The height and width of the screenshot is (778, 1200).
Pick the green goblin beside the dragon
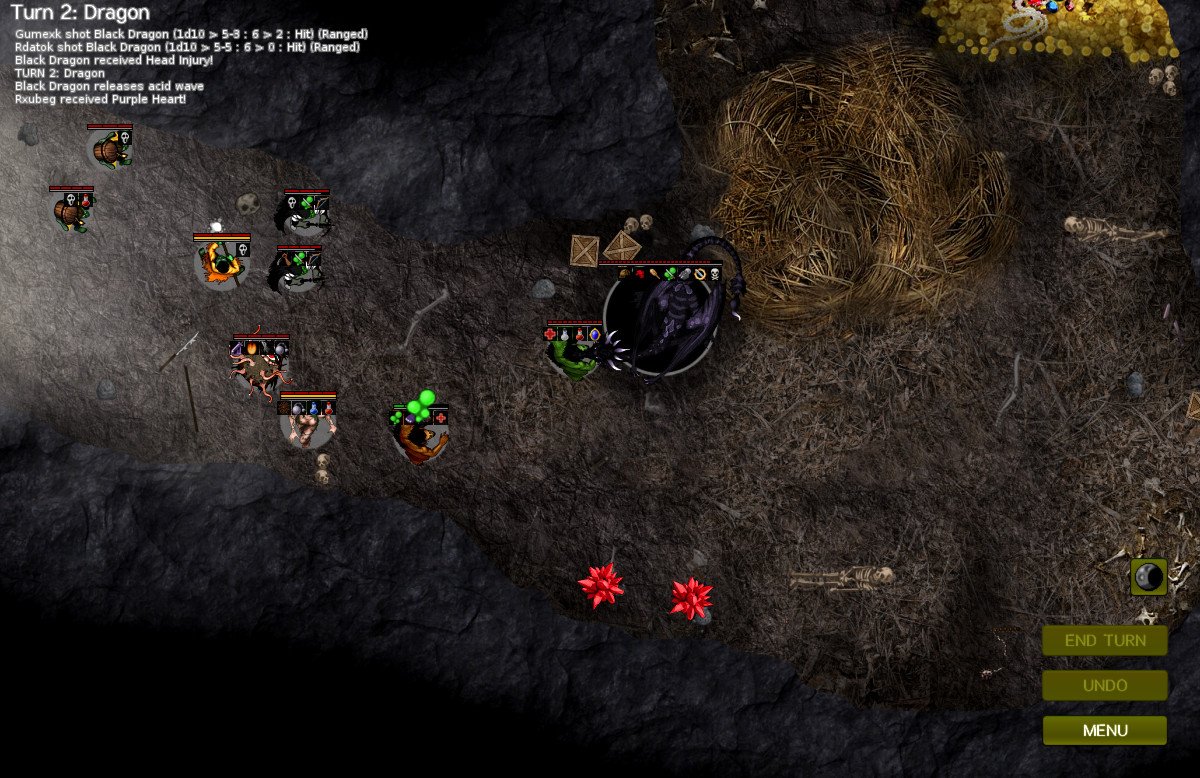(574, 358)
